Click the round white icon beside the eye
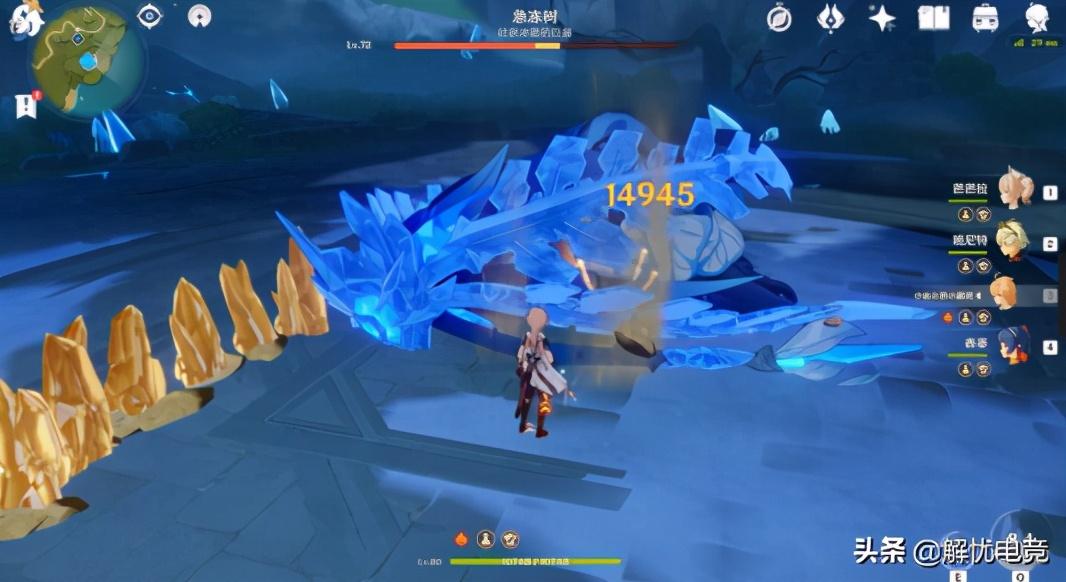Image resolution: width=1066 pixels, height=582 pixels. 201,15
